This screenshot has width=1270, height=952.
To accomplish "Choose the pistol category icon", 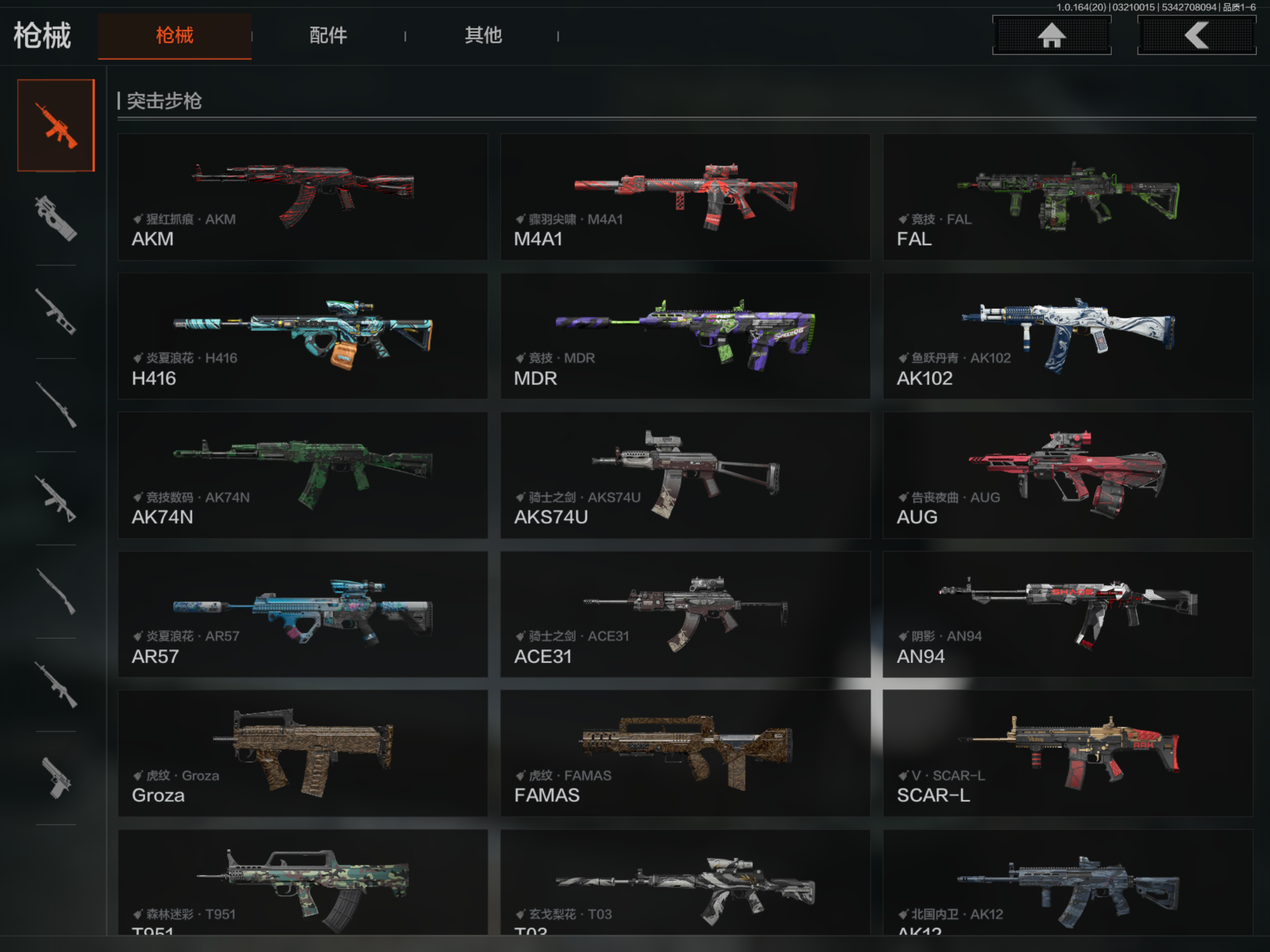I will [56, 779].
